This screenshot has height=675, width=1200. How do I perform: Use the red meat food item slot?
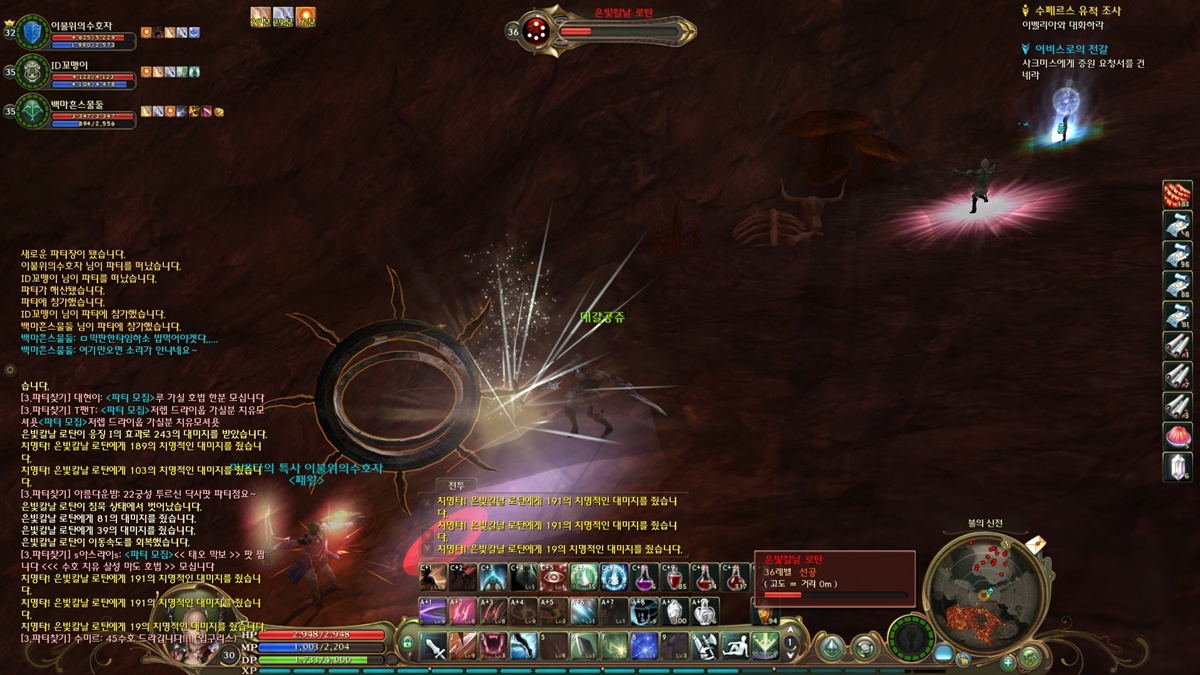[1177, 195]
